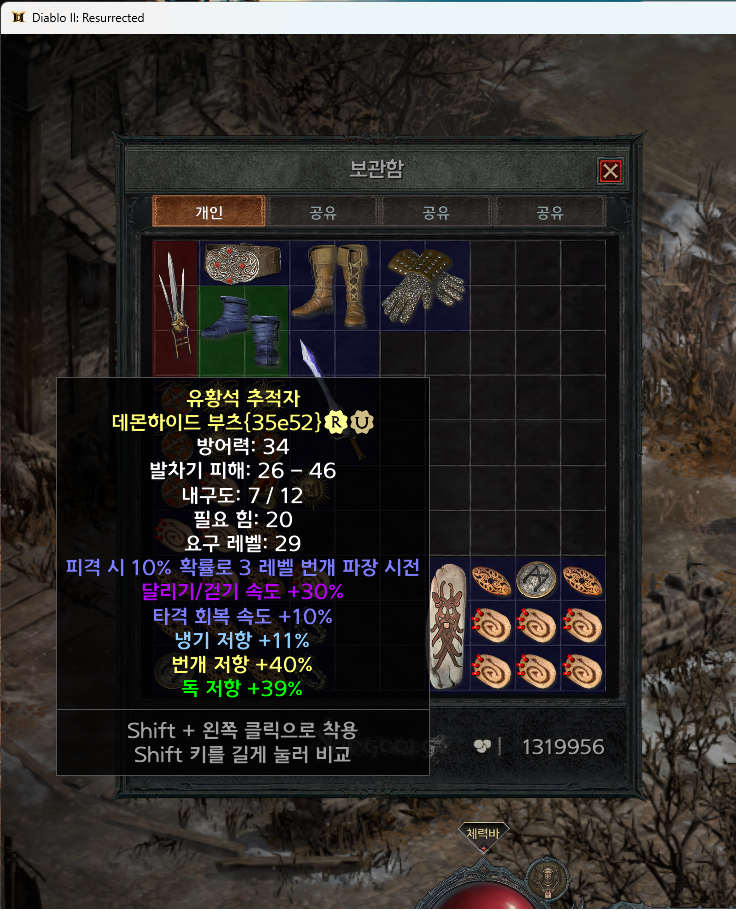Click the 체력바 health bar label
This screenshot has height=911, width=736.
[484, 832]
